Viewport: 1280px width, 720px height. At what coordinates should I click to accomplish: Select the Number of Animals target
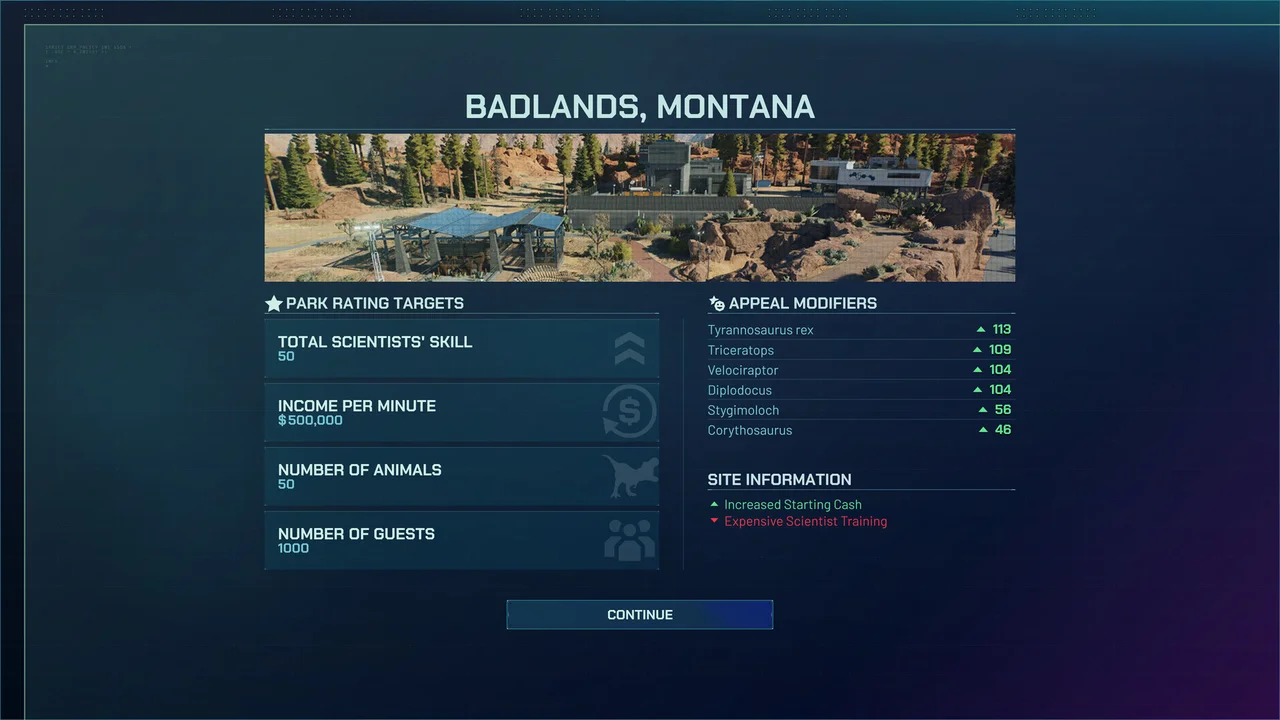pos(461,476)
